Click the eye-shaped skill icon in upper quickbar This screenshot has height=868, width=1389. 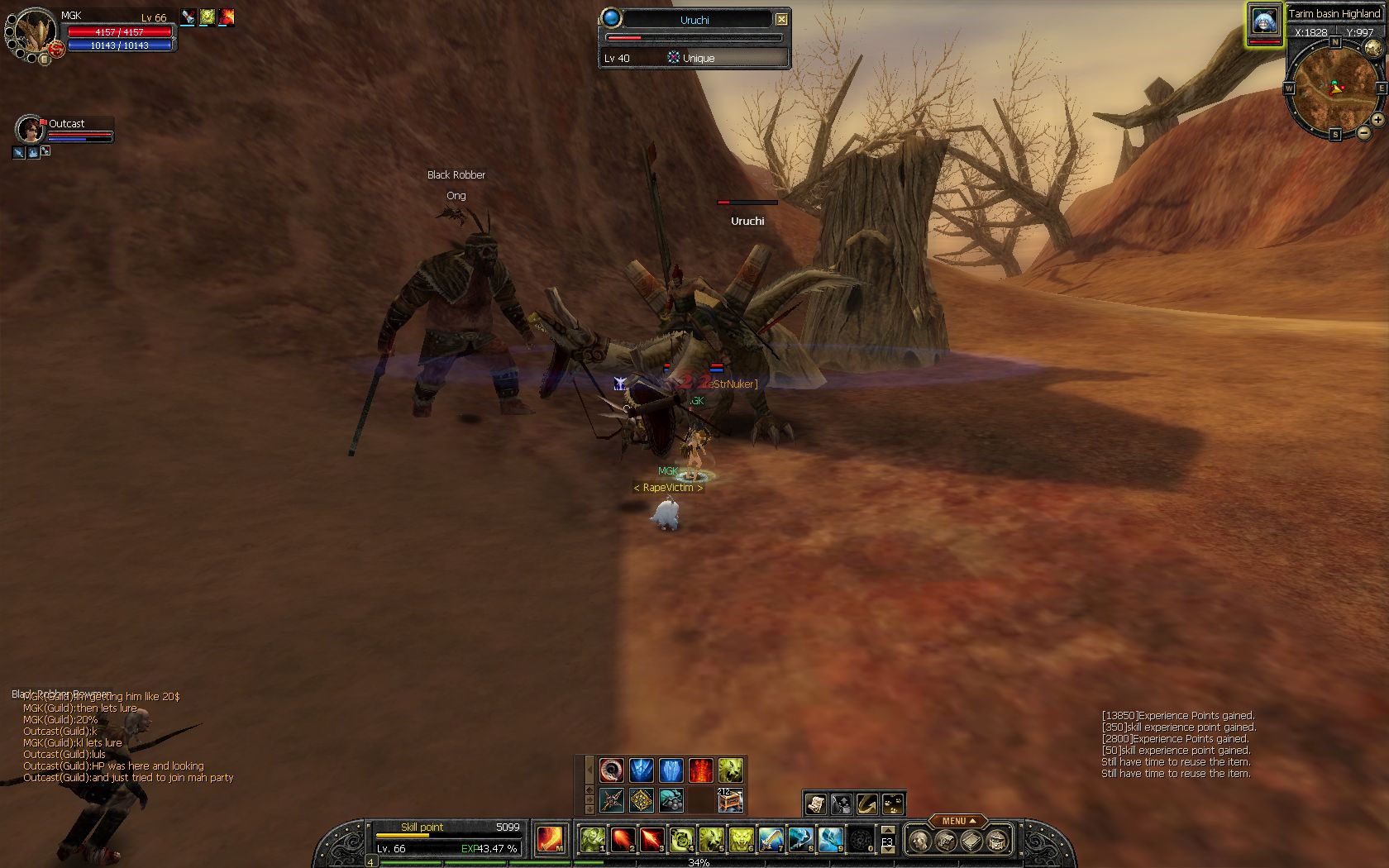pyautogui.click(x=611, y=770)
